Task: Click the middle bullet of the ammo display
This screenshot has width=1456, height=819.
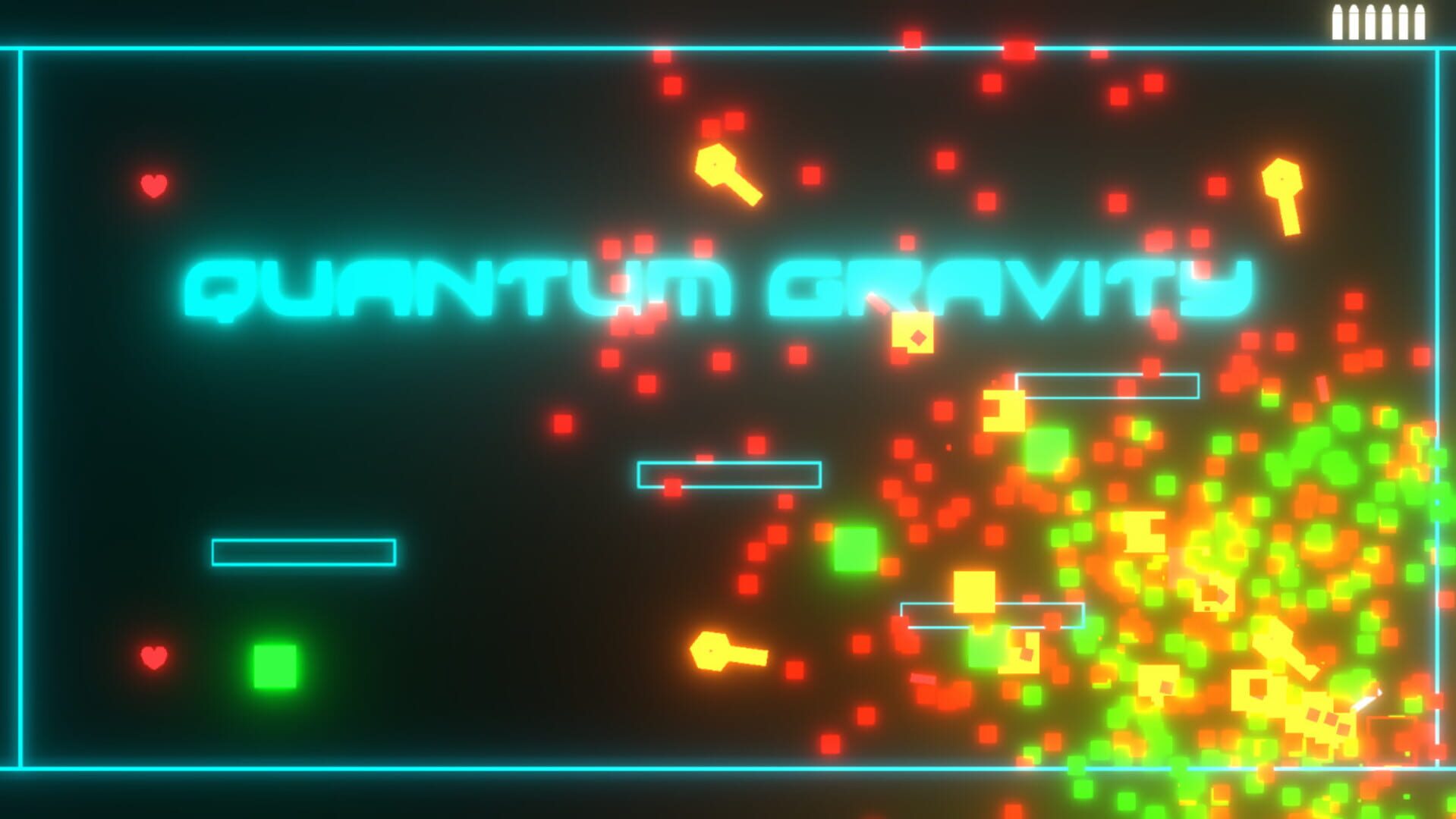Action: [x=1371, y=21]
